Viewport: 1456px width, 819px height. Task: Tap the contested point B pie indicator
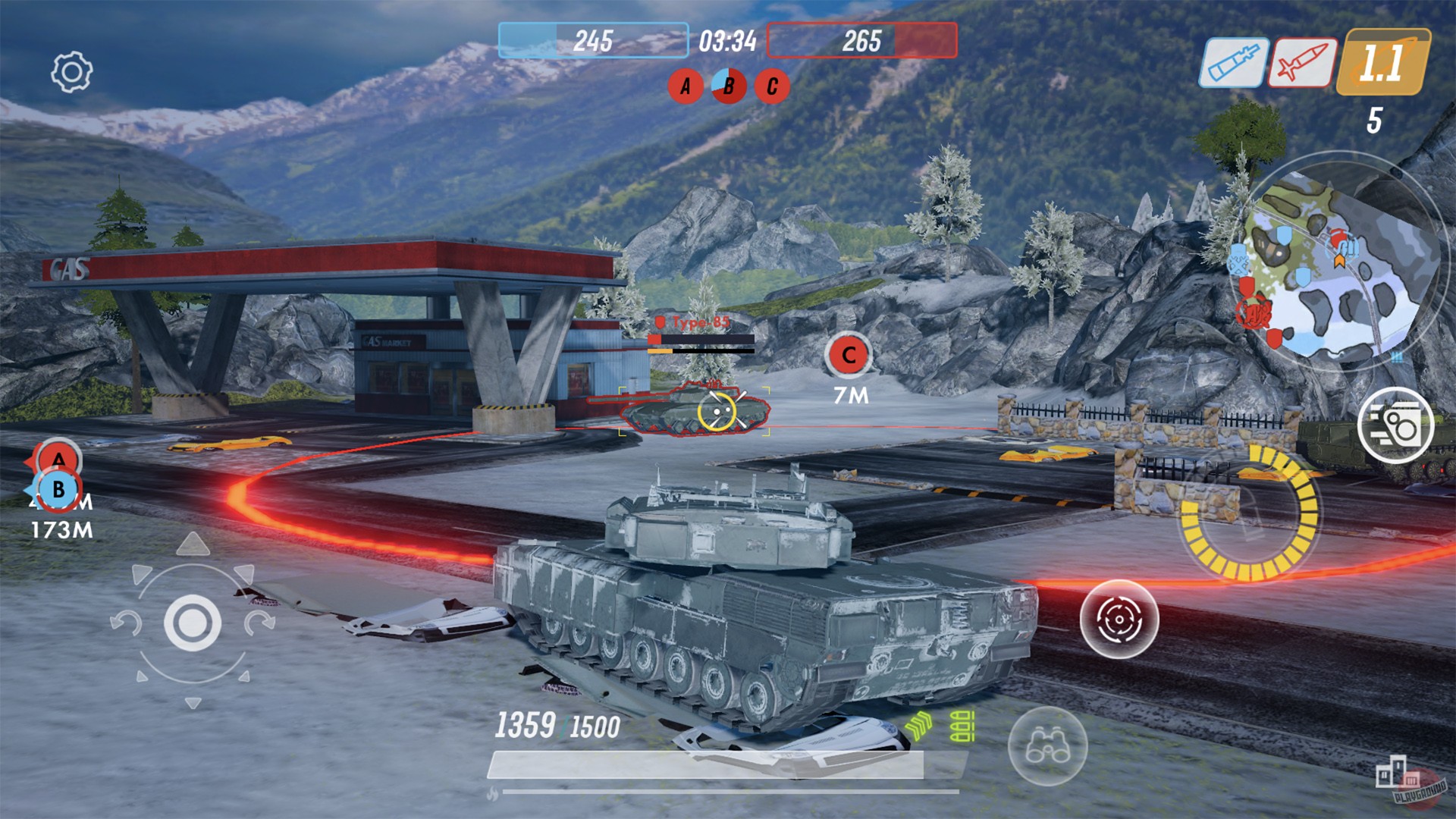[727, 86]
